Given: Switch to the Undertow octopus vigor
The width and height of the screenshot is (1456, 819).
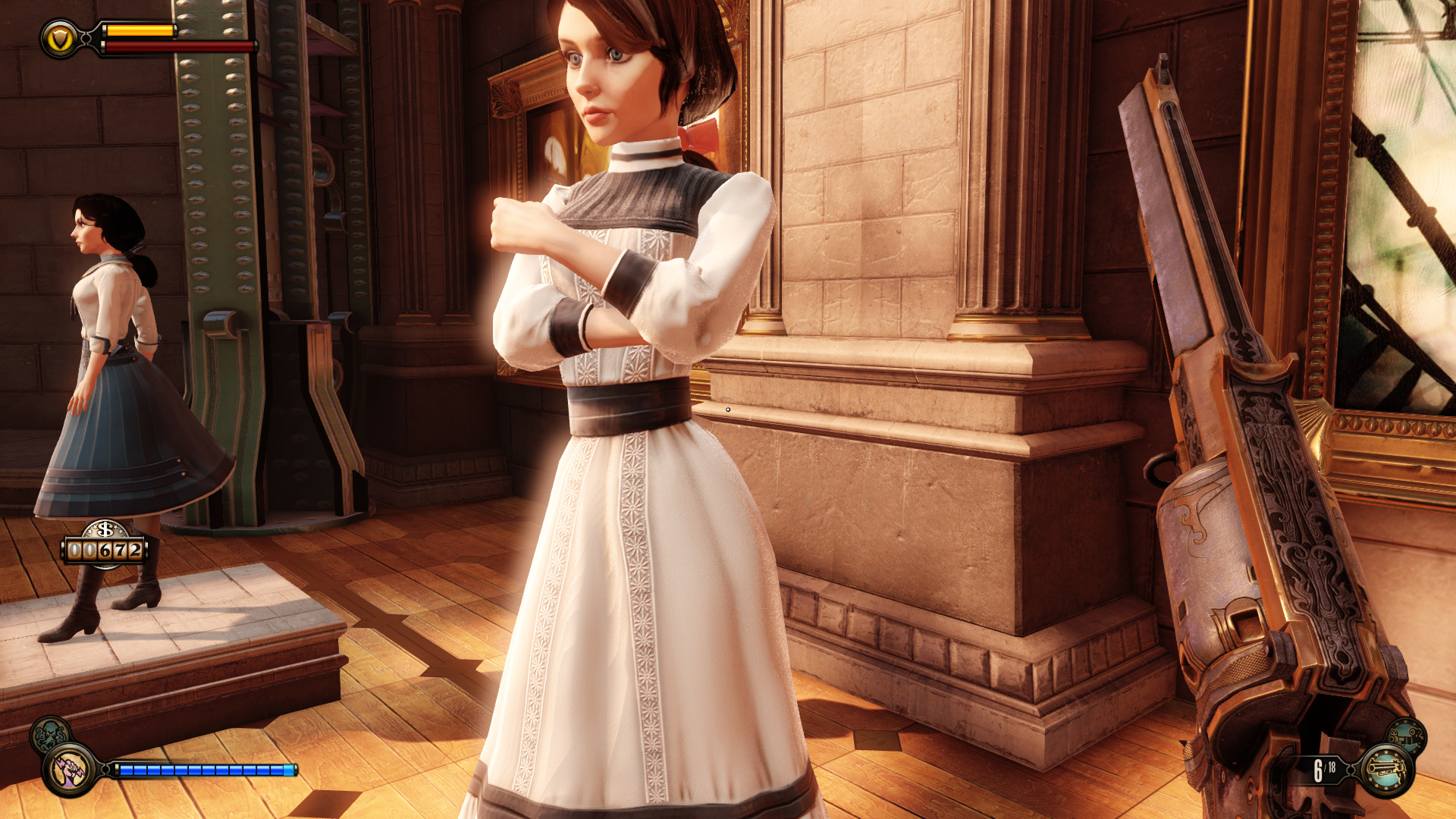Looking at the screenshot, I should click(50, 735).
